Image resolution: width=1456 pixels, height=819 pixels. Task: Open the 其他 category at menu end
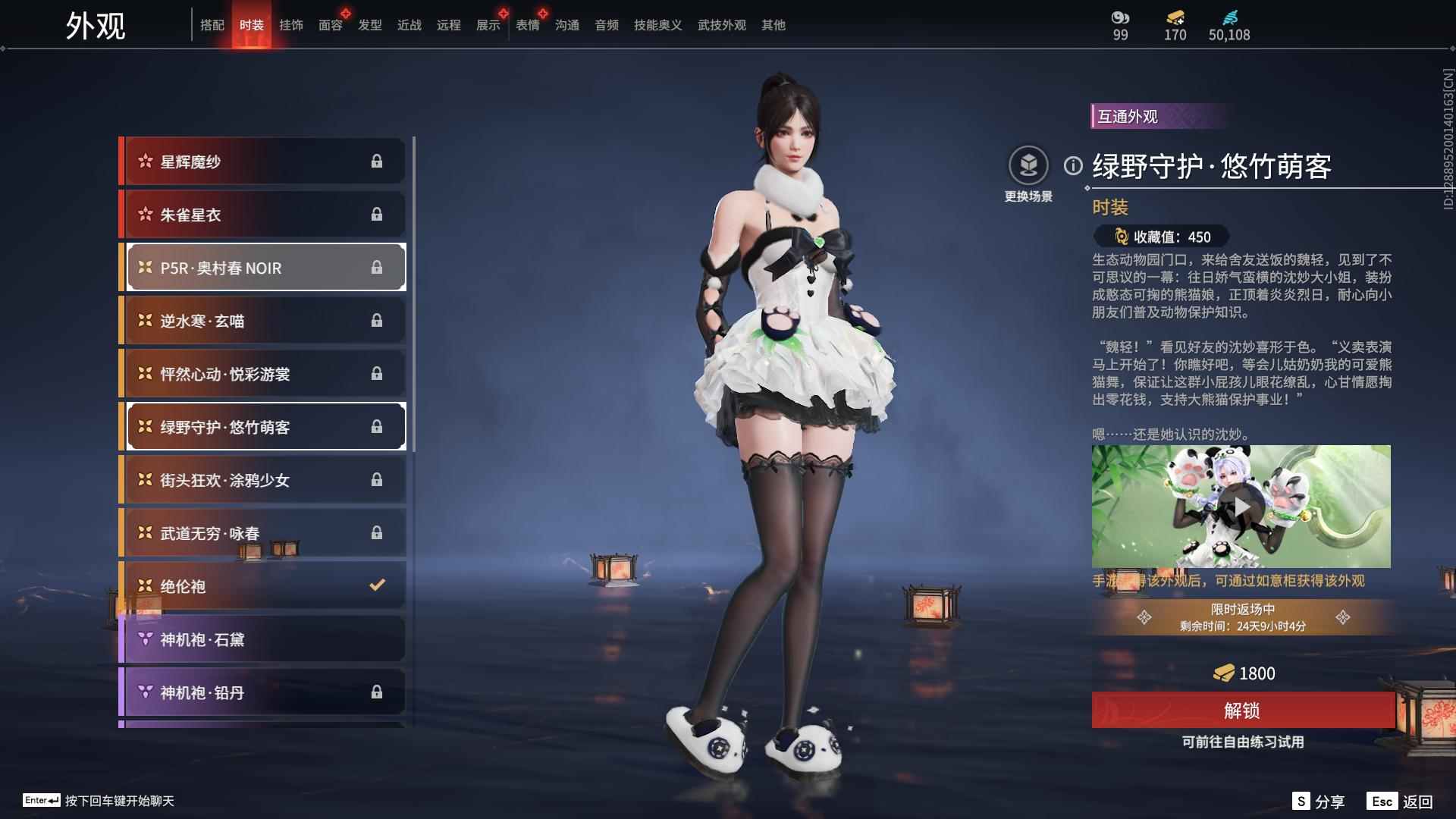coord(773,24)
